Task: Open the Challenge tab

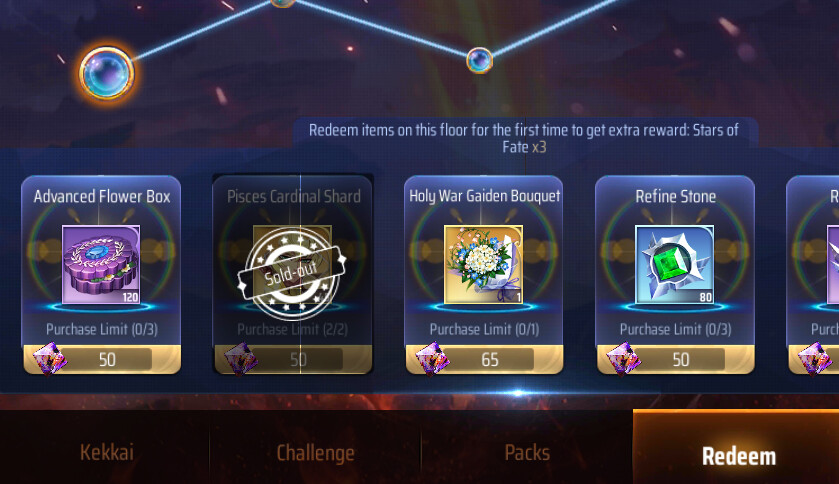Action: 315,453
